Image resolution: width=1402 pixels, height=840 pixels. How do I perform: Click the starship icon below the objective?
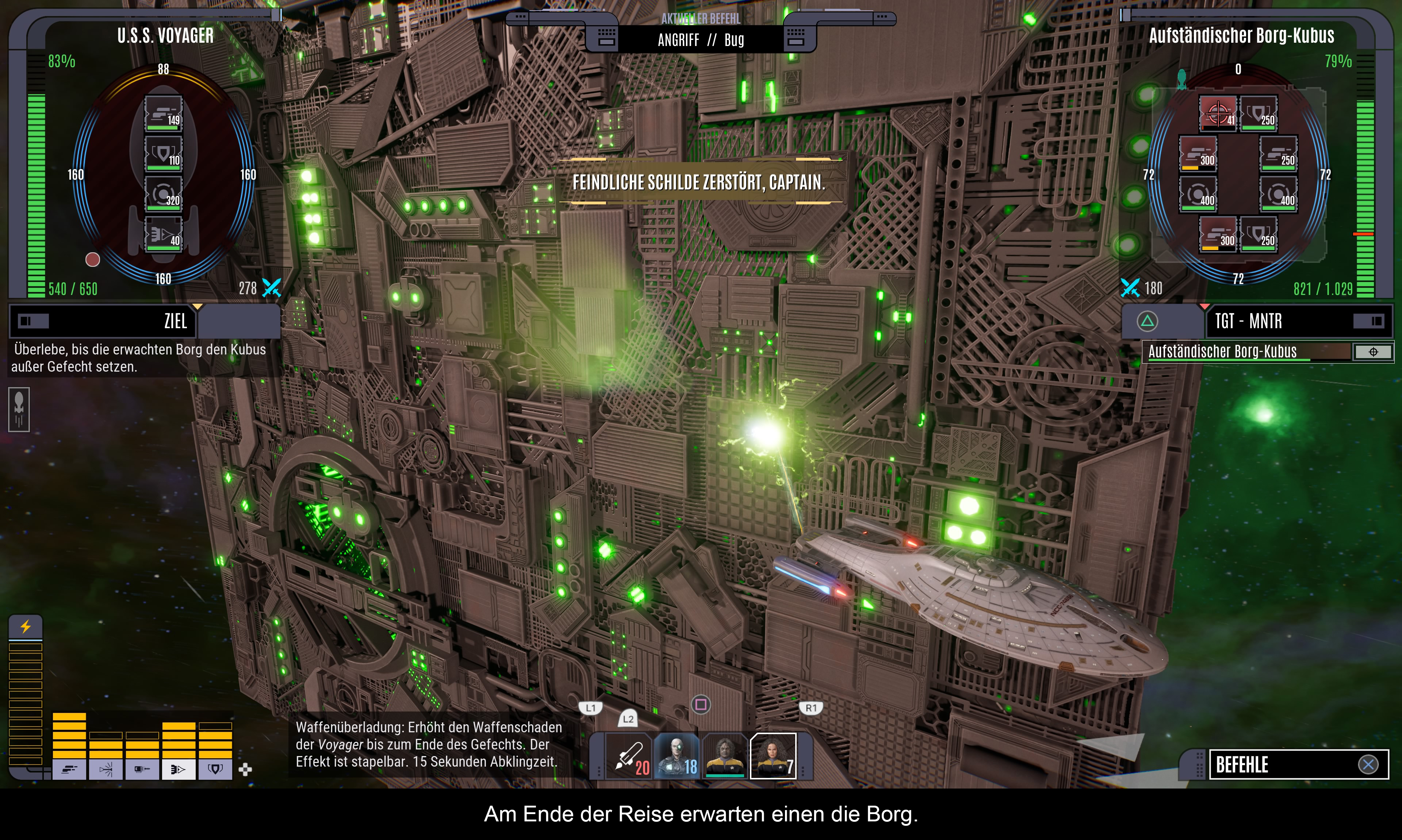click(19, 409)
